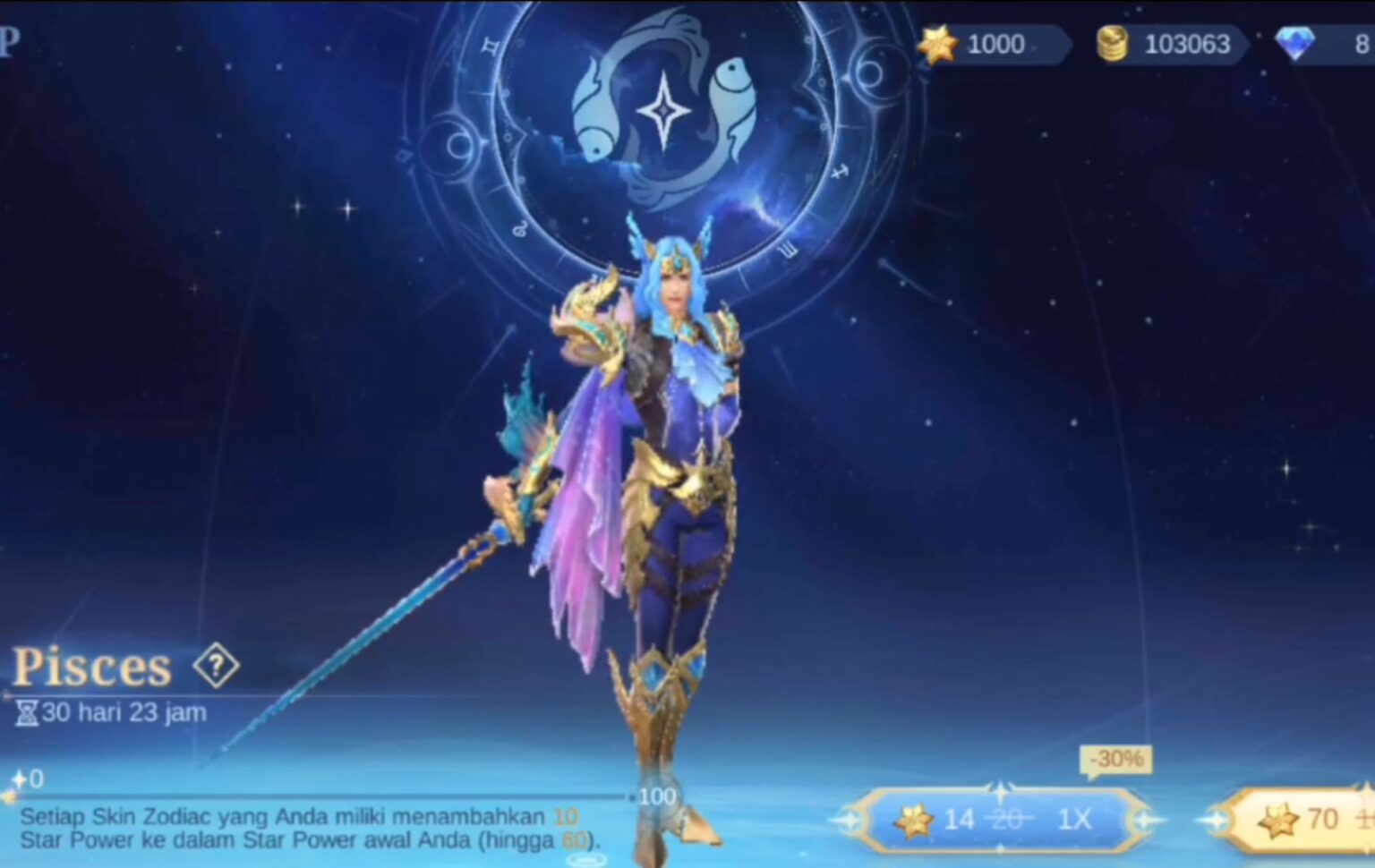This screenshot has width=1375, height=868.
Task: Select the left arrow beside the 1X draw button
Action: point(847,821)
